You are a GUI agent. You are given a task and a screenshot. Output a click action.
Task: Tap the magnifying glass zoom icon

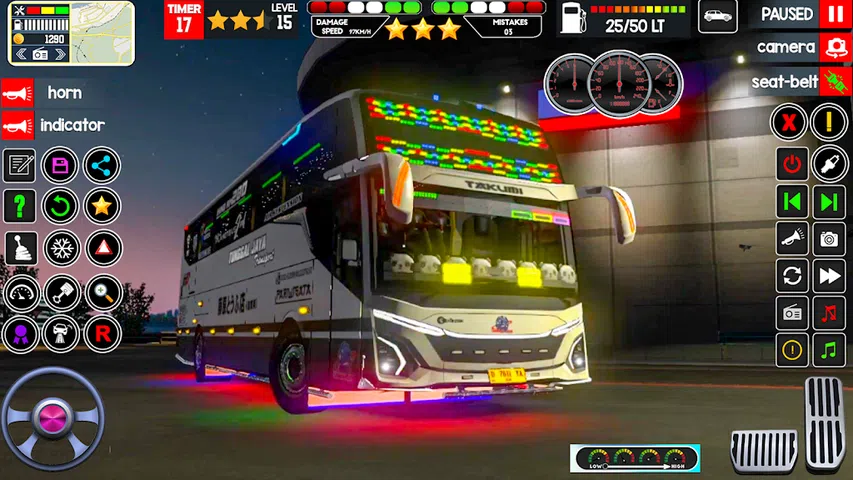101,291
